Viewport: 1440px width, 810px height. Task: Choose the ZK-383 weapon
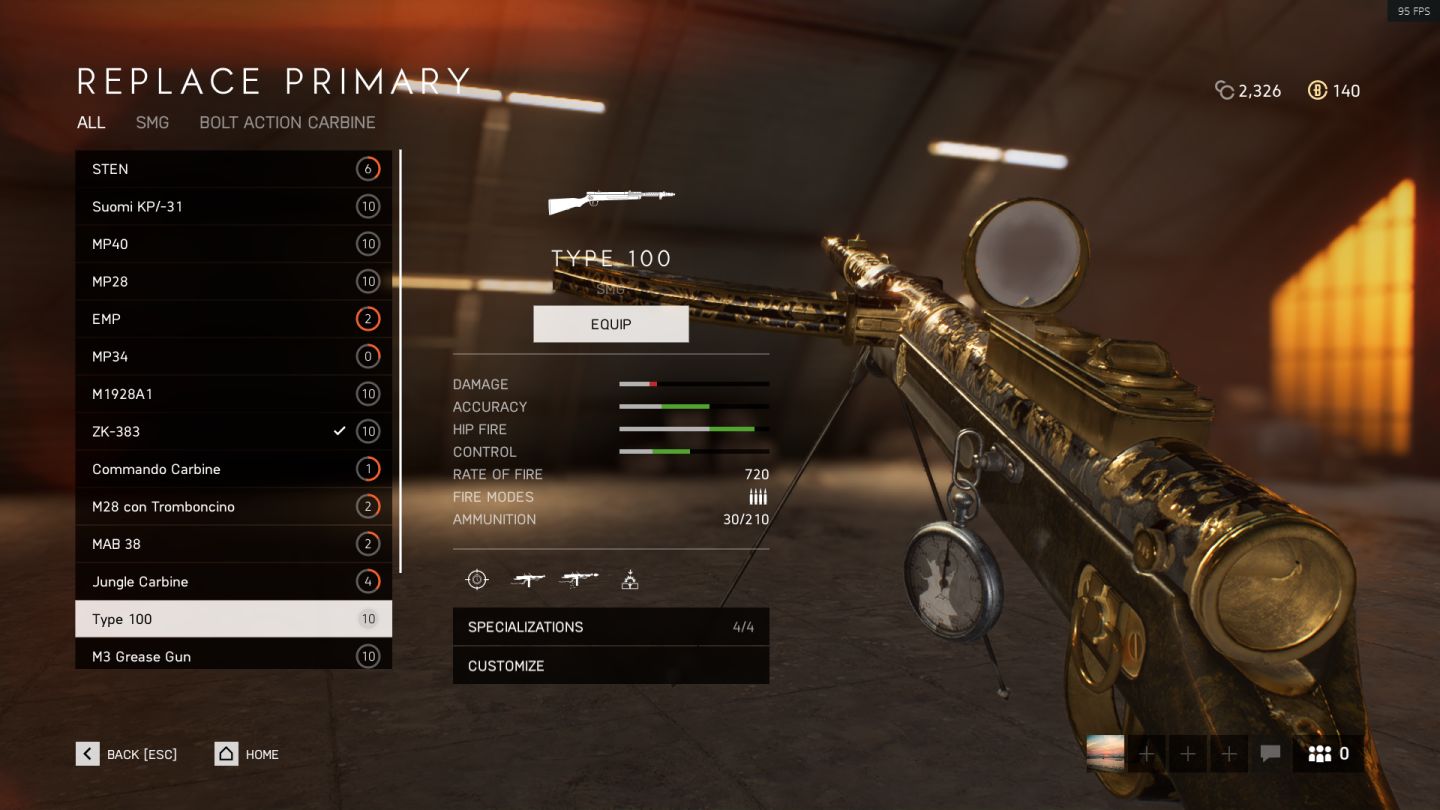point(233,432)
